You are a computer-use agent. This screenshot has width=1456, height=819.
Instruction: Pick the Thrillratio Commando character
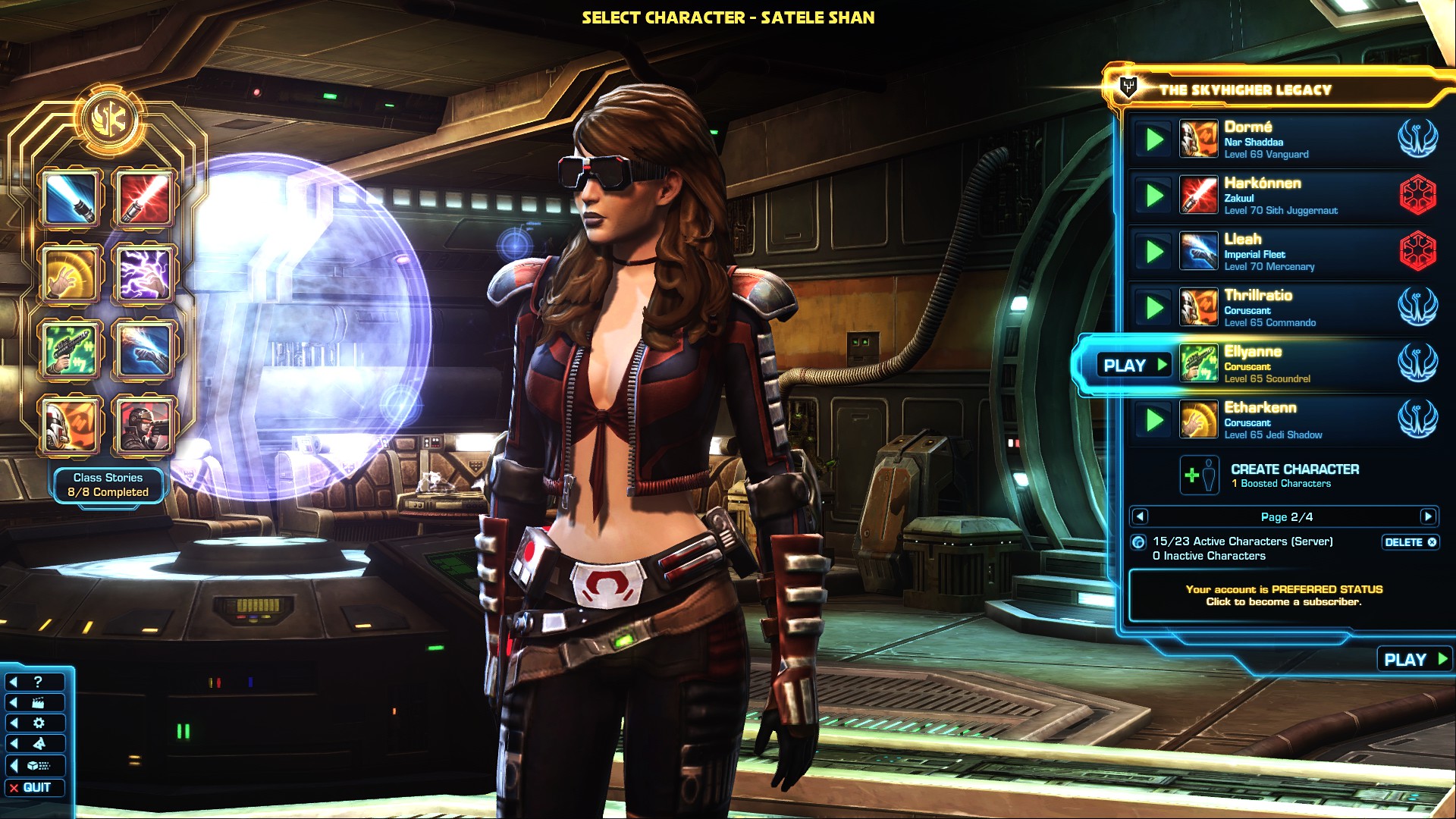pyautogui.click(x=1282, y=308)
